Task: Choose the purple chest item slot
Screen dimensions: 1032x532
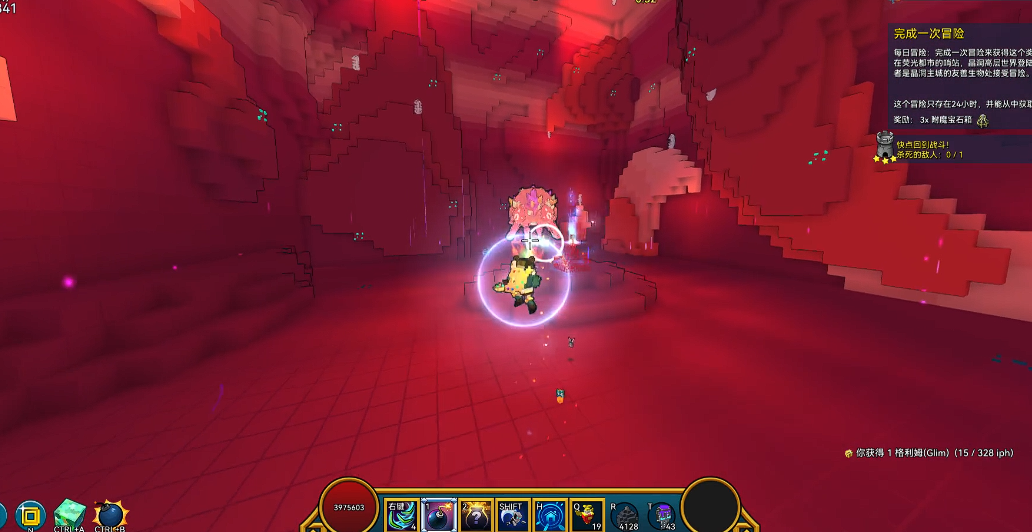Action: coord(663,515)
